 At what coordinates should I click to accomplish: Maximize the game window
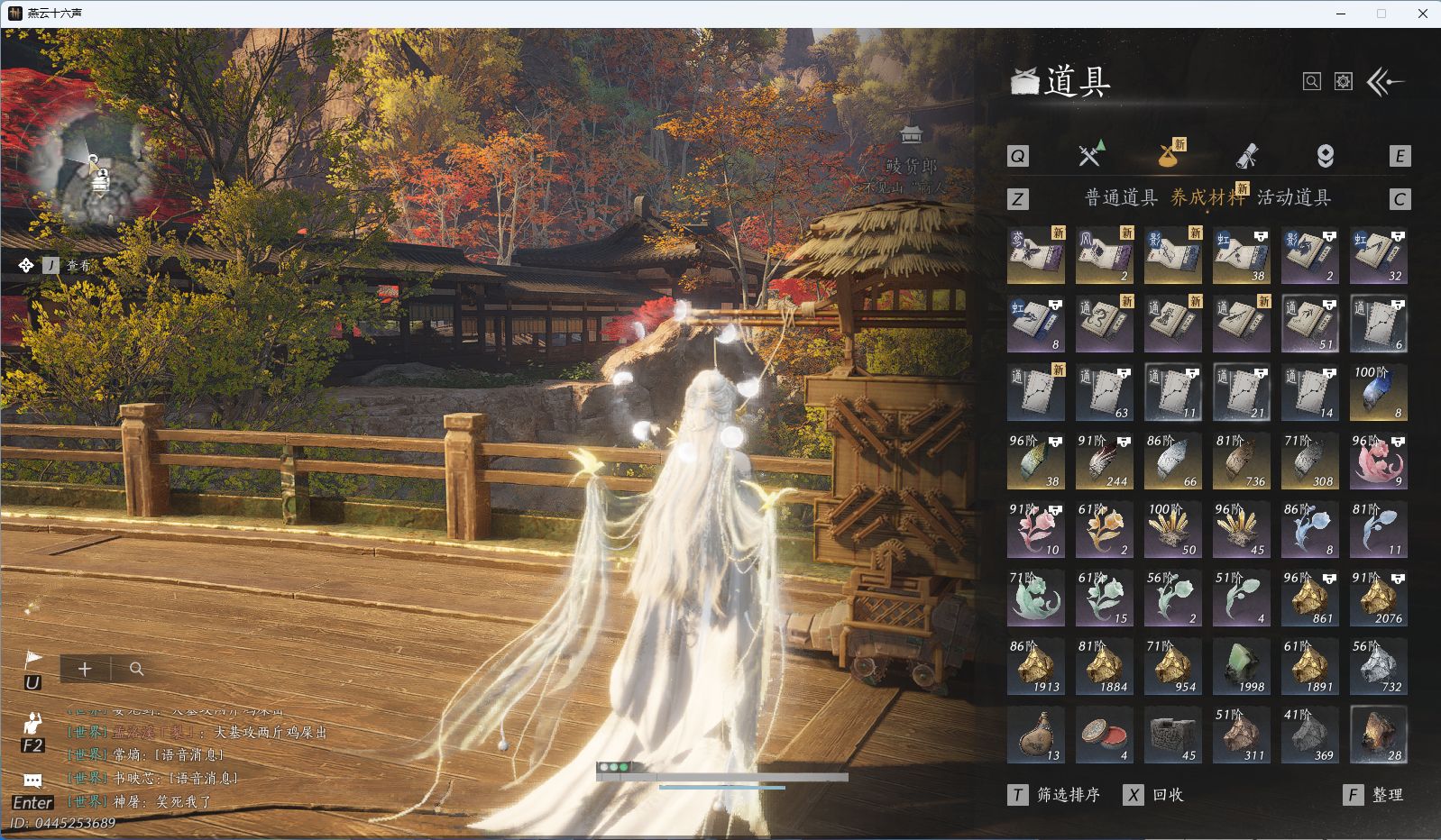point(1381,14)
